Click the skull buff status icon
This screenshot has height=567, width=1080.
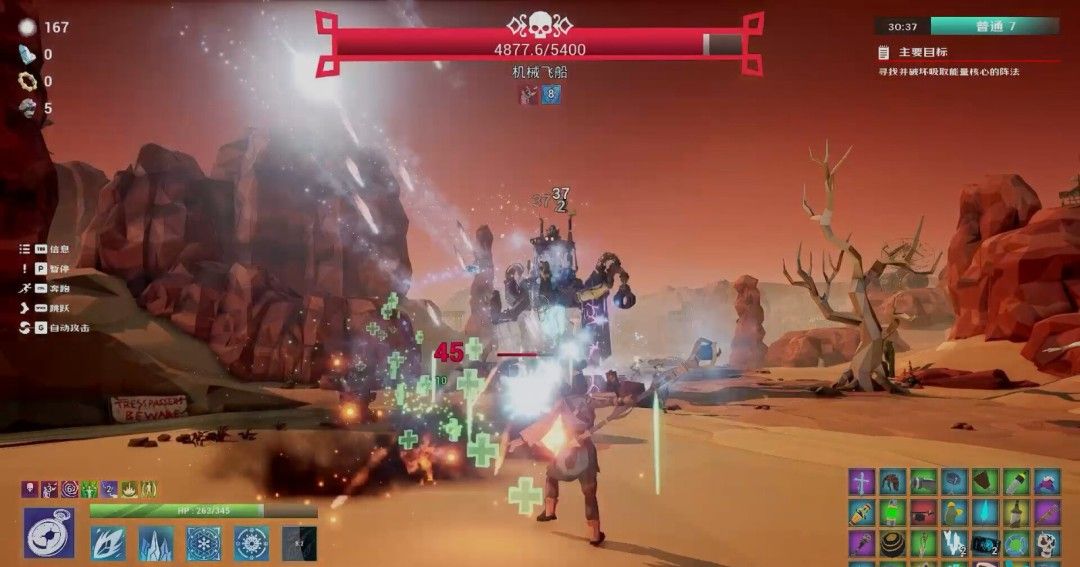pos(30,489)
